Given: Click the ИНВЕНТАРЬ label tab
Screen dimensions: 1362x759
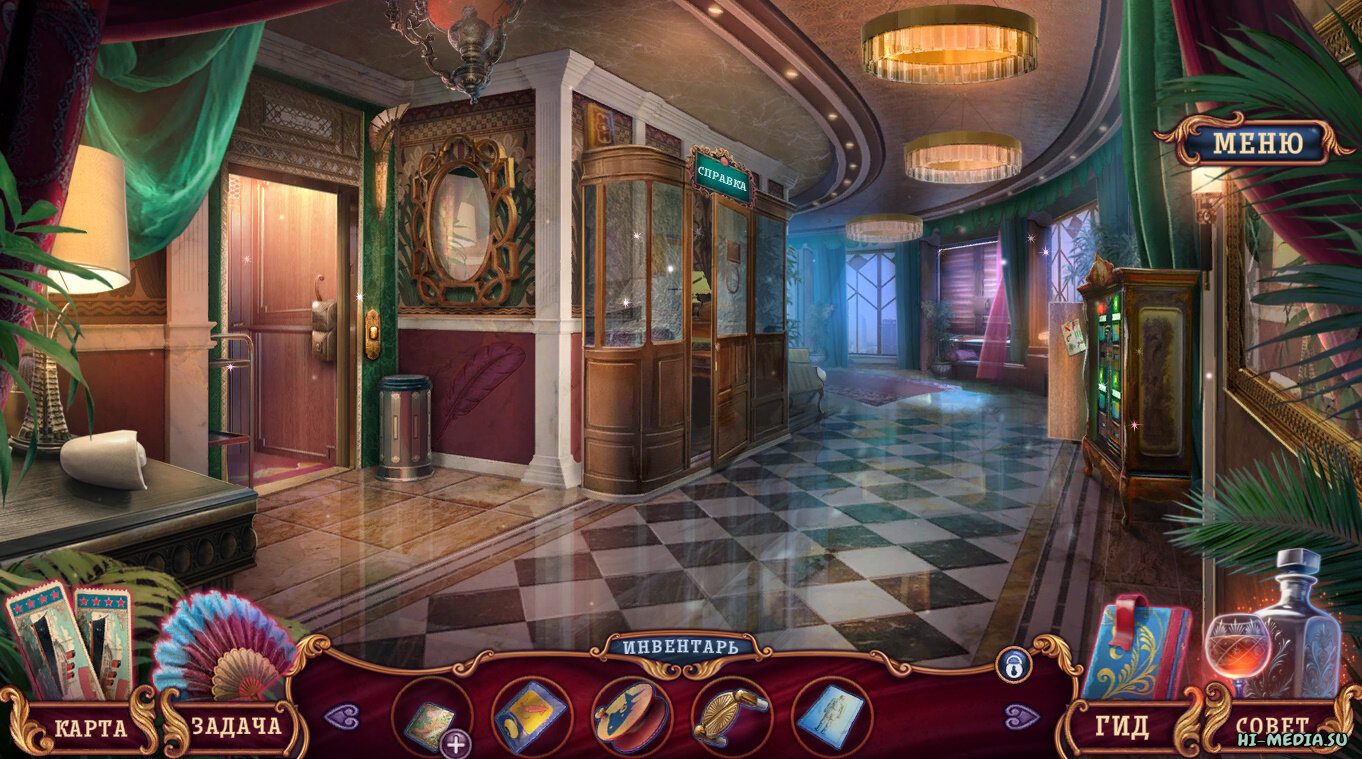Looking at the screenshot, I should click(681, 645).
